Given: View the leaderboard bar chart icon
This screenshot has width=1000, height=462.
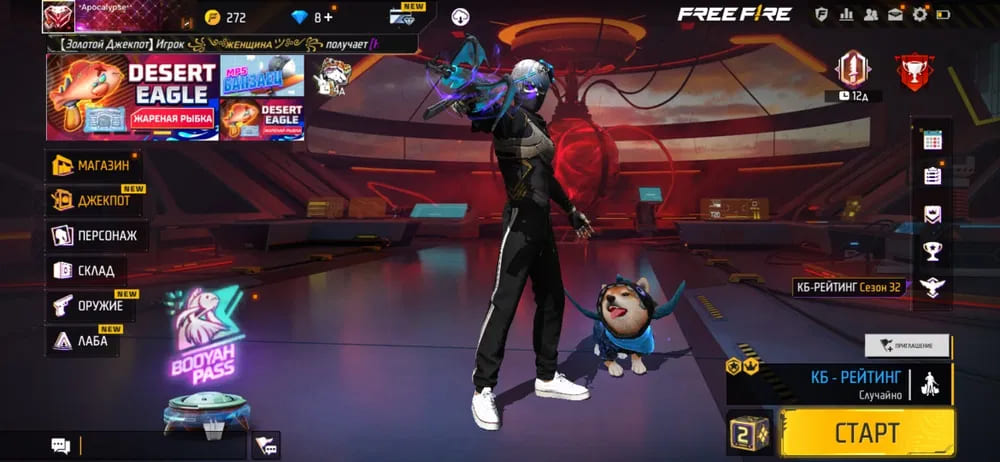Looking at the screenshot, I should (x=846, y=14).
